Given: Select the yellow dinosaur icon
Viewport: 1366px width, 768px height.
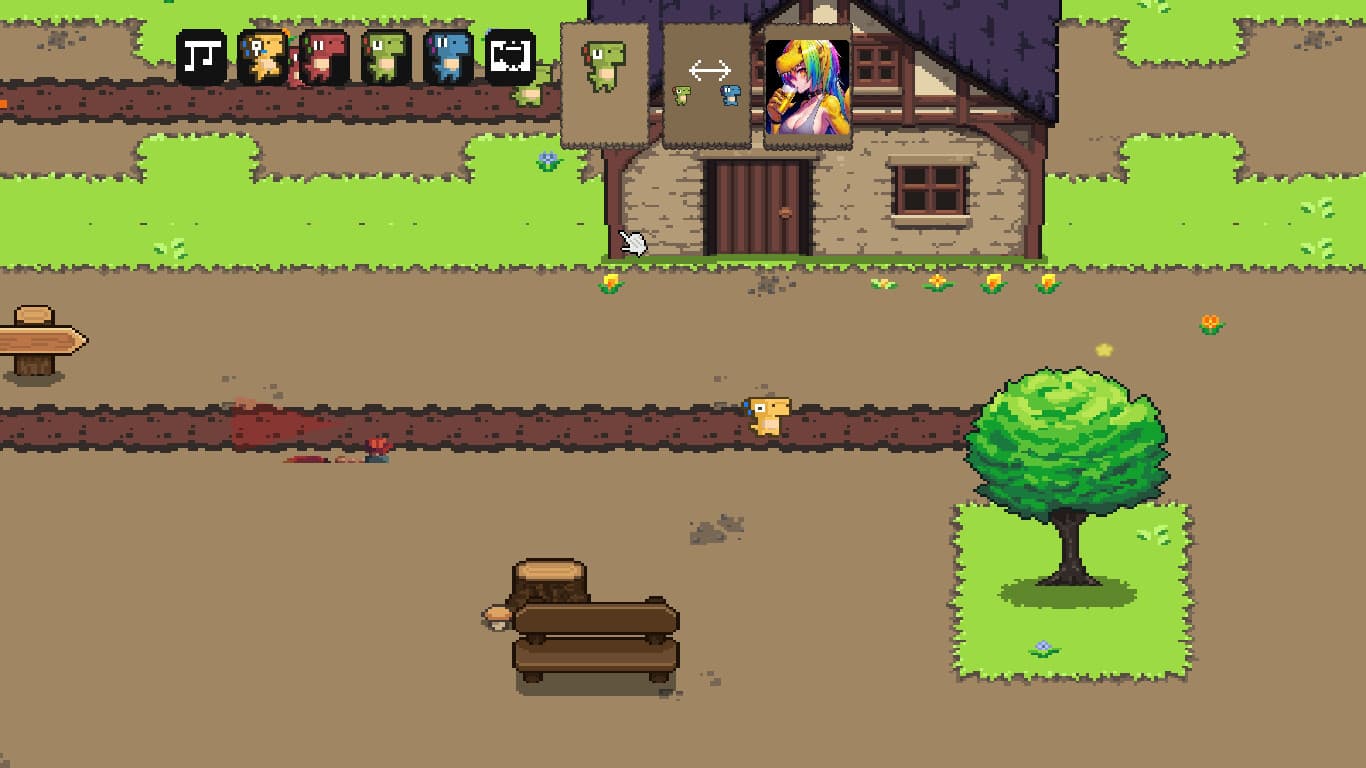Looking at the screenshot, I should tap(263, 57).
